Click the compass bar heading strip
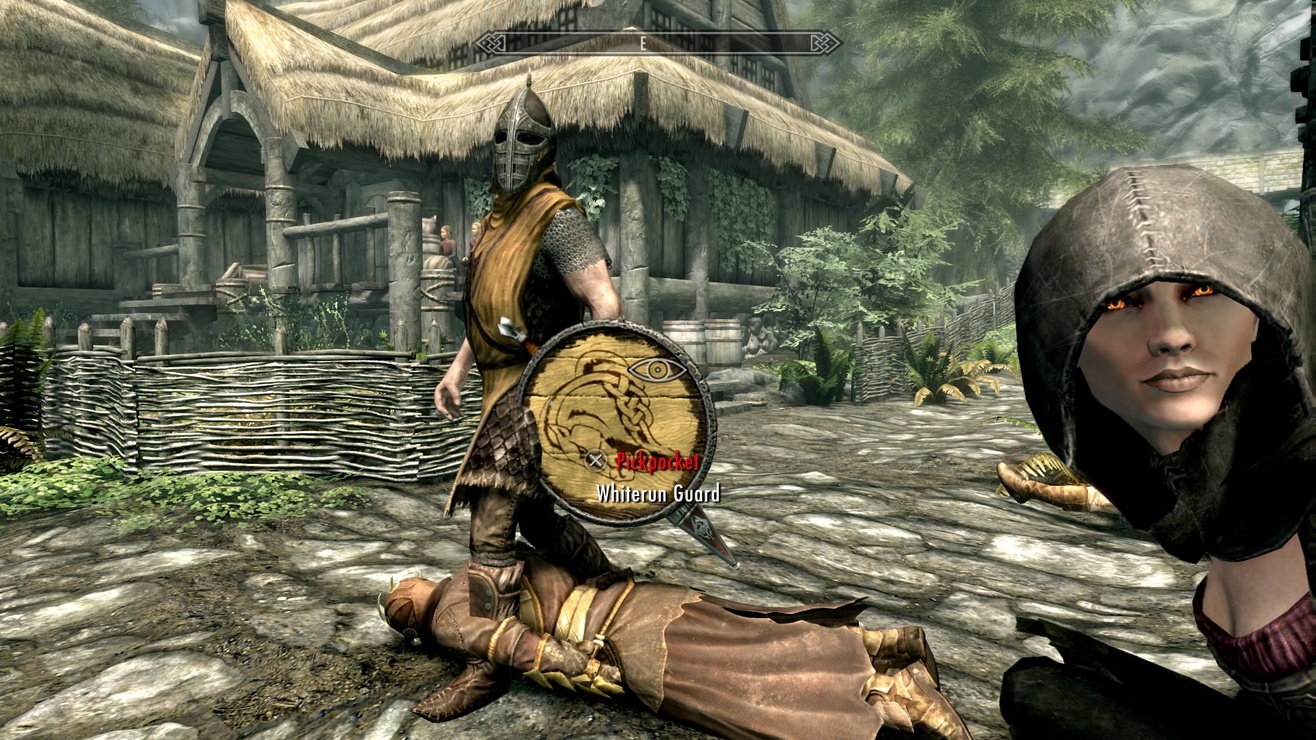 pos(657,43)
